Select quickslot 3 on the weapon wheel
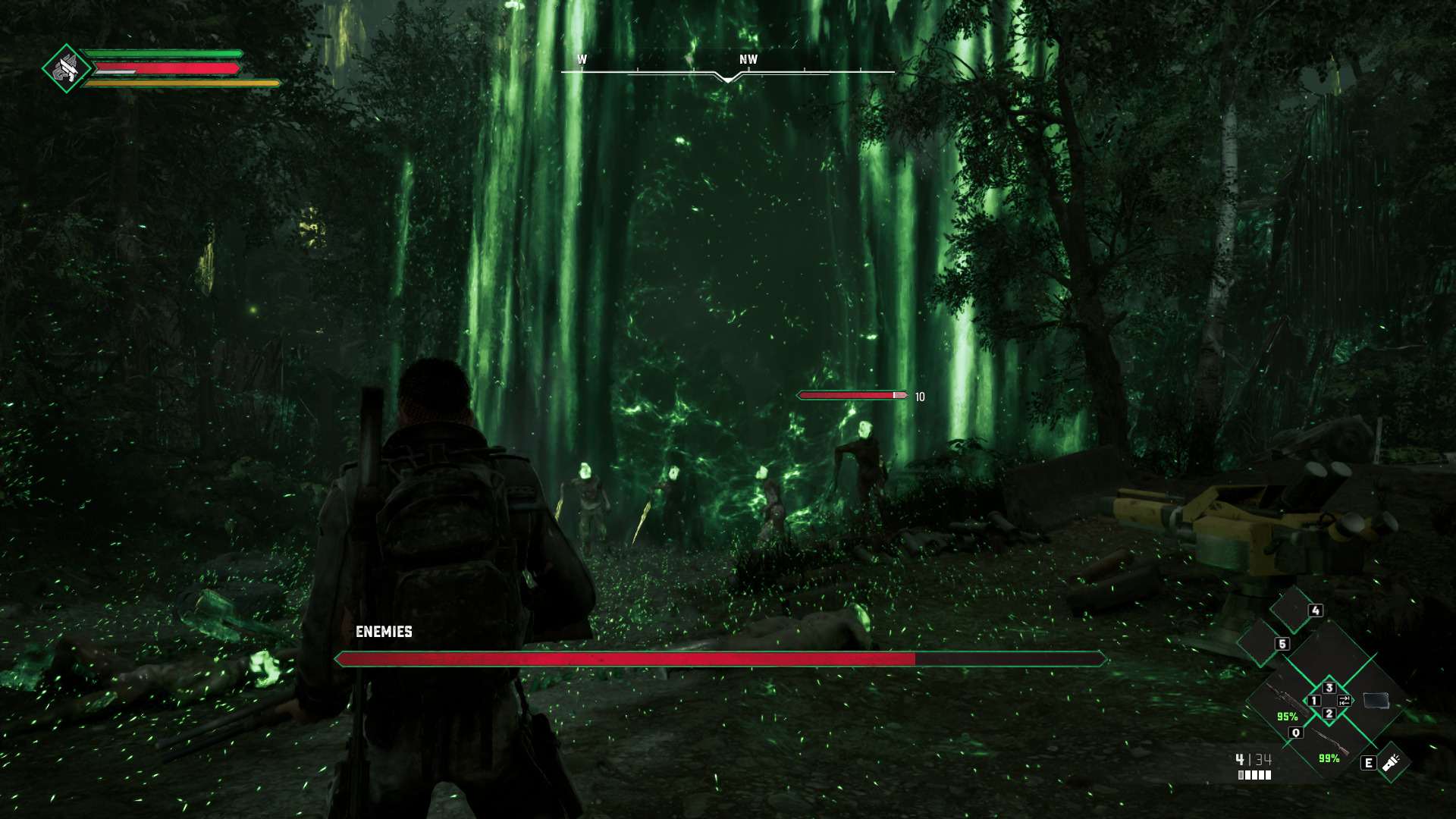1456x819 pixels. tap(1329, 687)
